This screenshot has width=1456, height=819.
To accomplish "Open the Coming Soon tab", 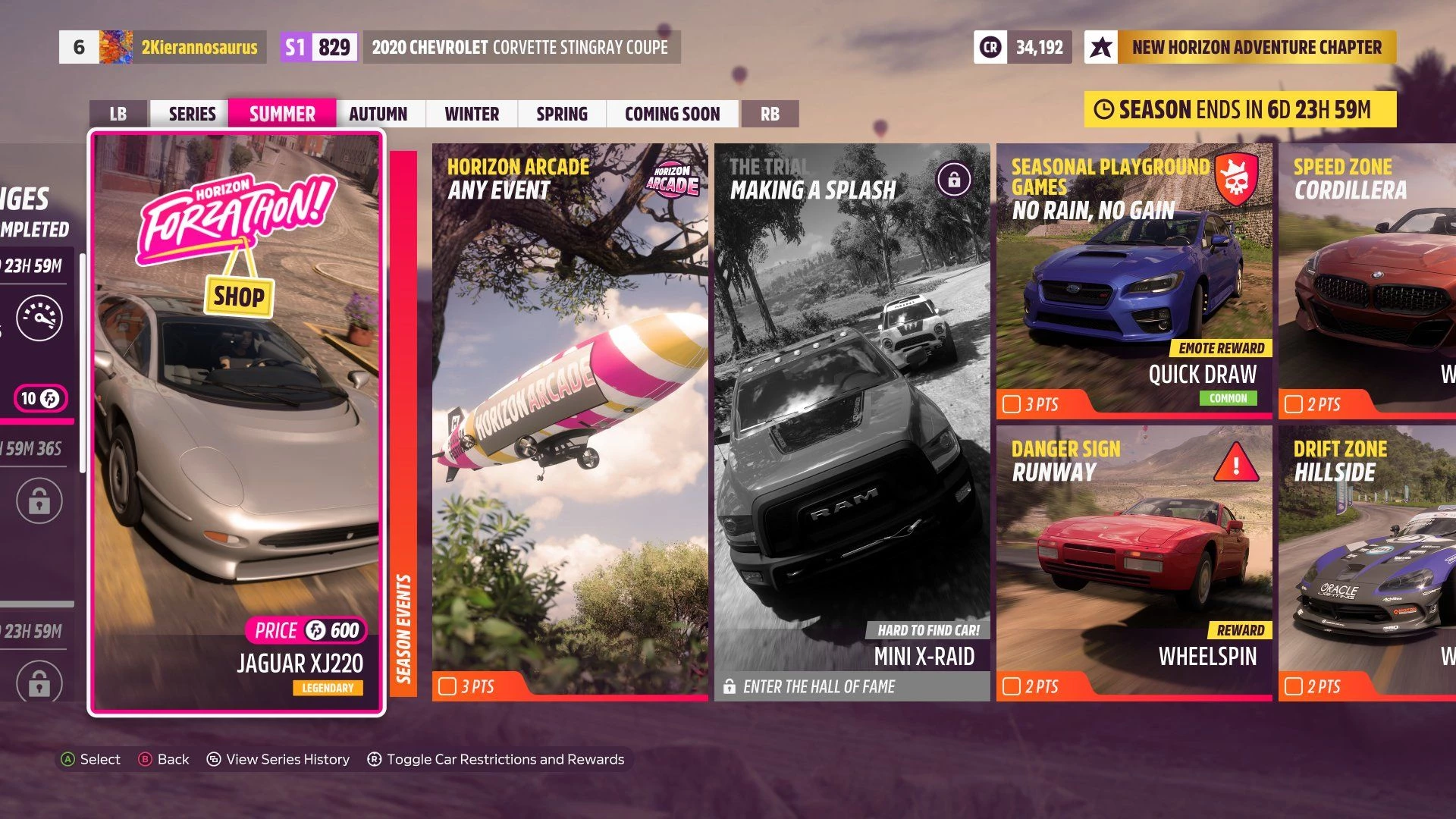I will pos(672,114).
